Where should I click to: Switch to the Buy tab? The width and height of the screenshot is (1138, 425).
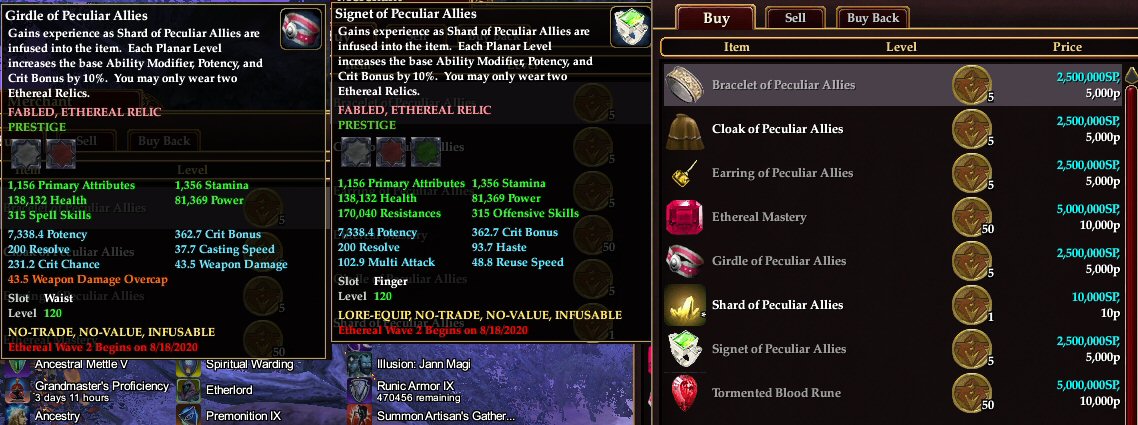click(716, 18)
